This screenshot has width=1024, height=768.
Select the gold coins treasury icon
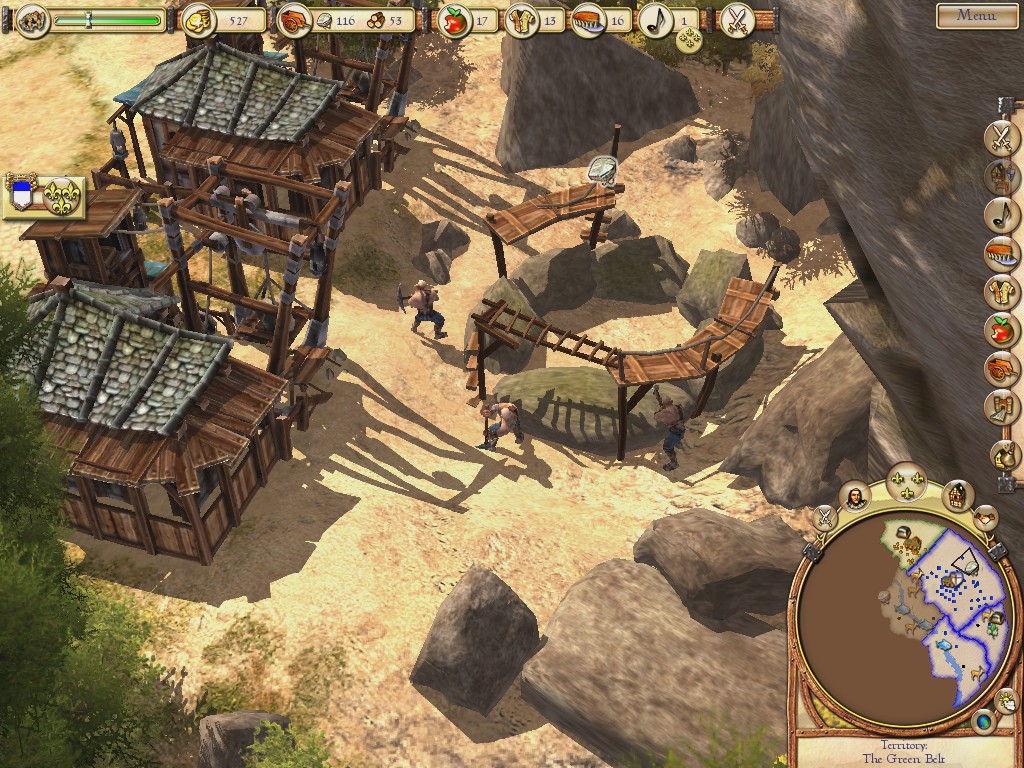[197, 19]
